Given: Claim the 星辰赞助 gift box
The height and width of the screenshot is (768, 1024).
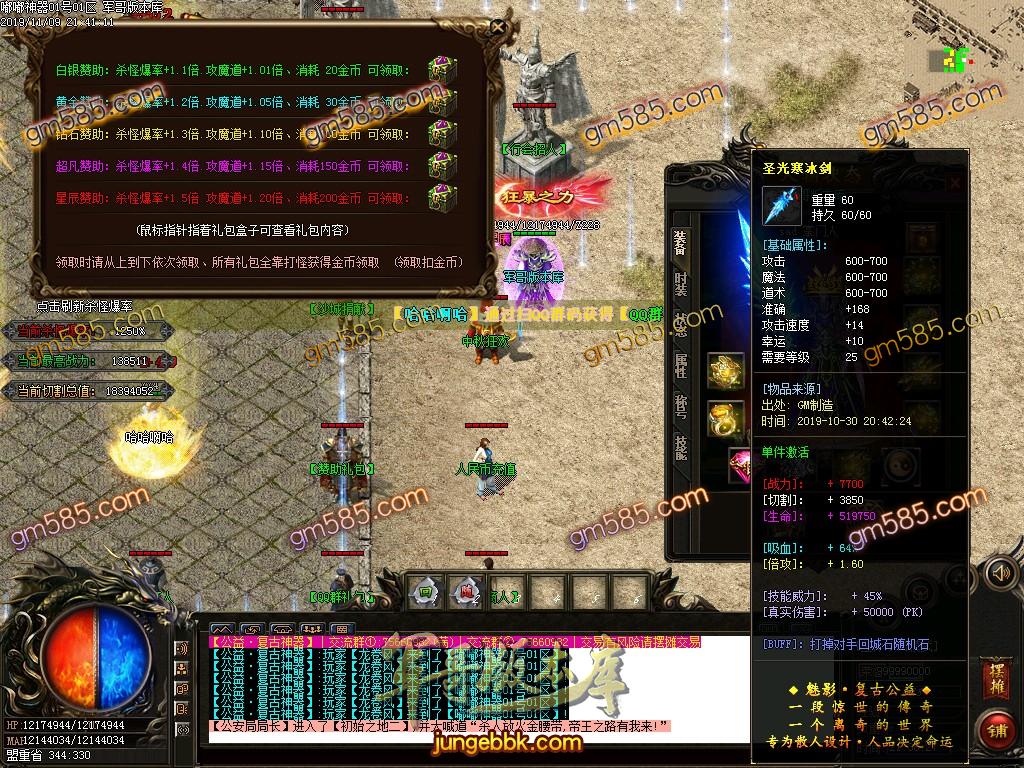Looking at the screenshot, I should click(439, 195).
